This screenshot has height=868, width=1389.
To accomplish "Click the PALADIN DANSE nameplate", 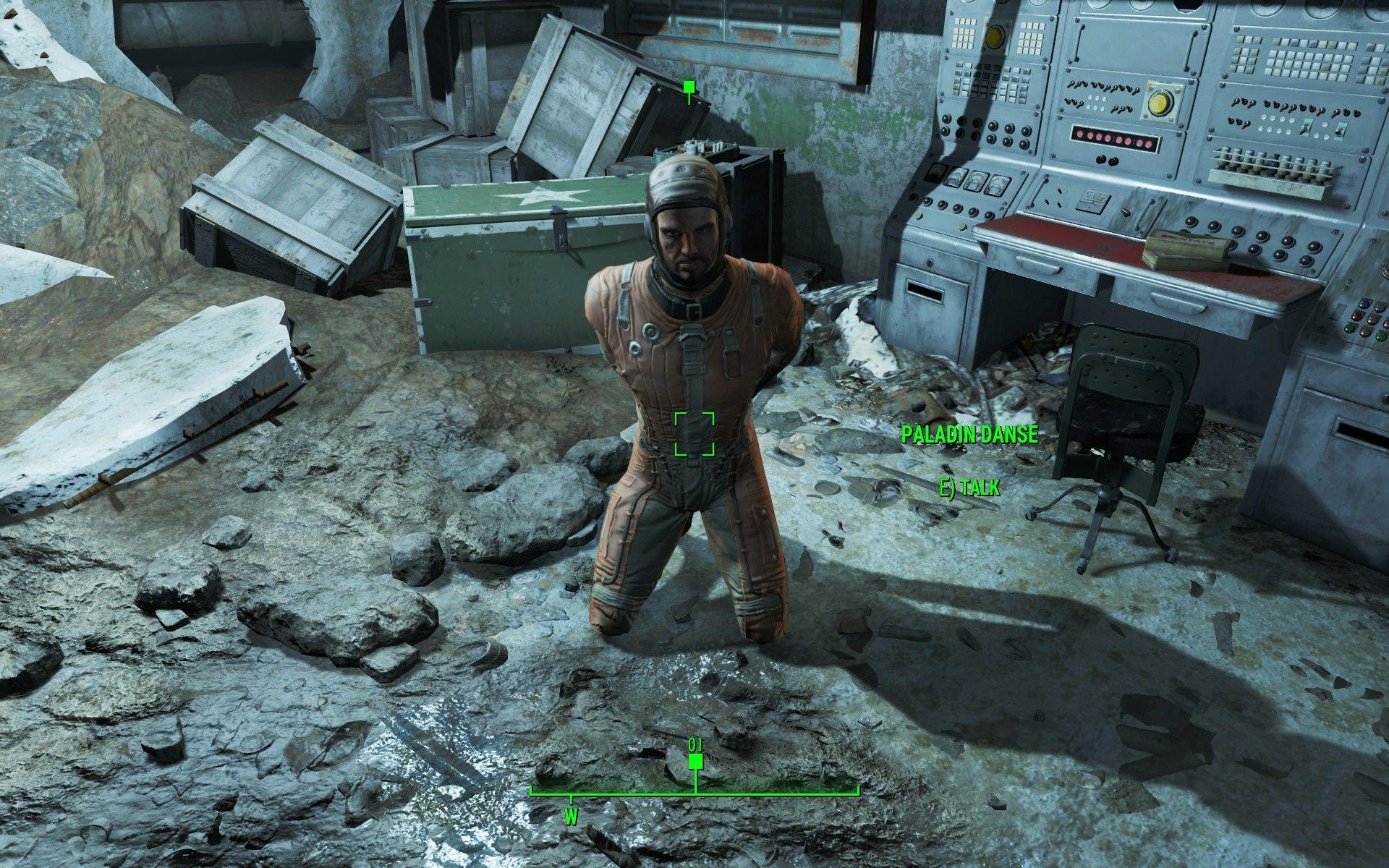I will (969, 435).
